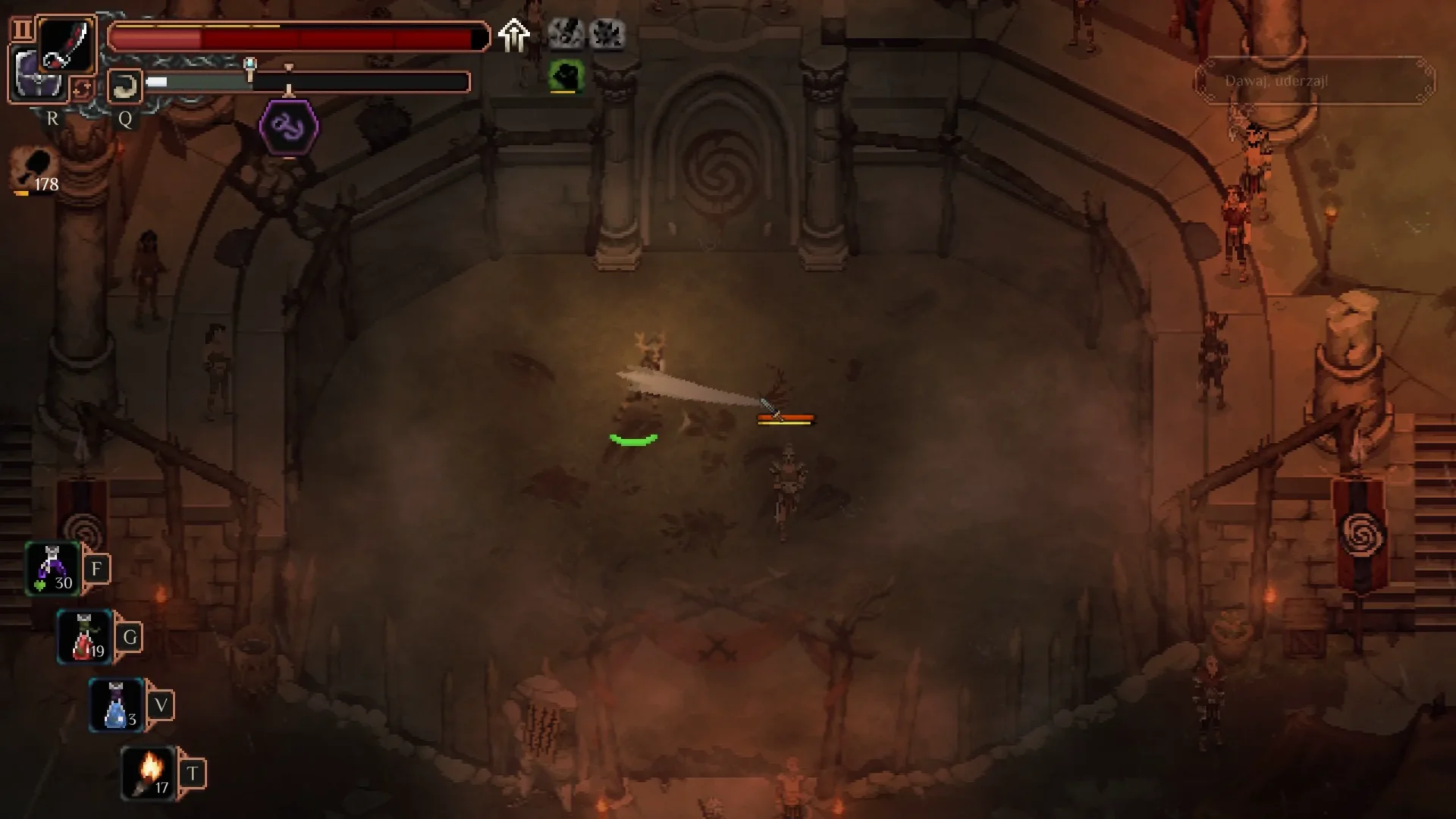This screenshot has width=1456, height=819.
Task: Toggle the first greyed-out ability slot
Action: [566, 33]
